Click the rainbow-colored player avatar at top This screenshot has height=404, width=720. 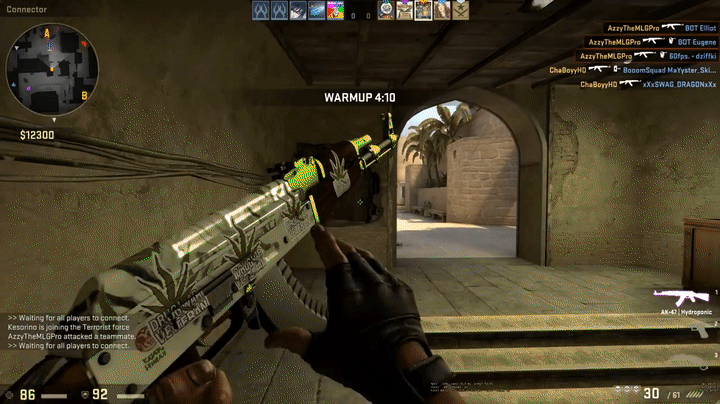coord(335,11)
